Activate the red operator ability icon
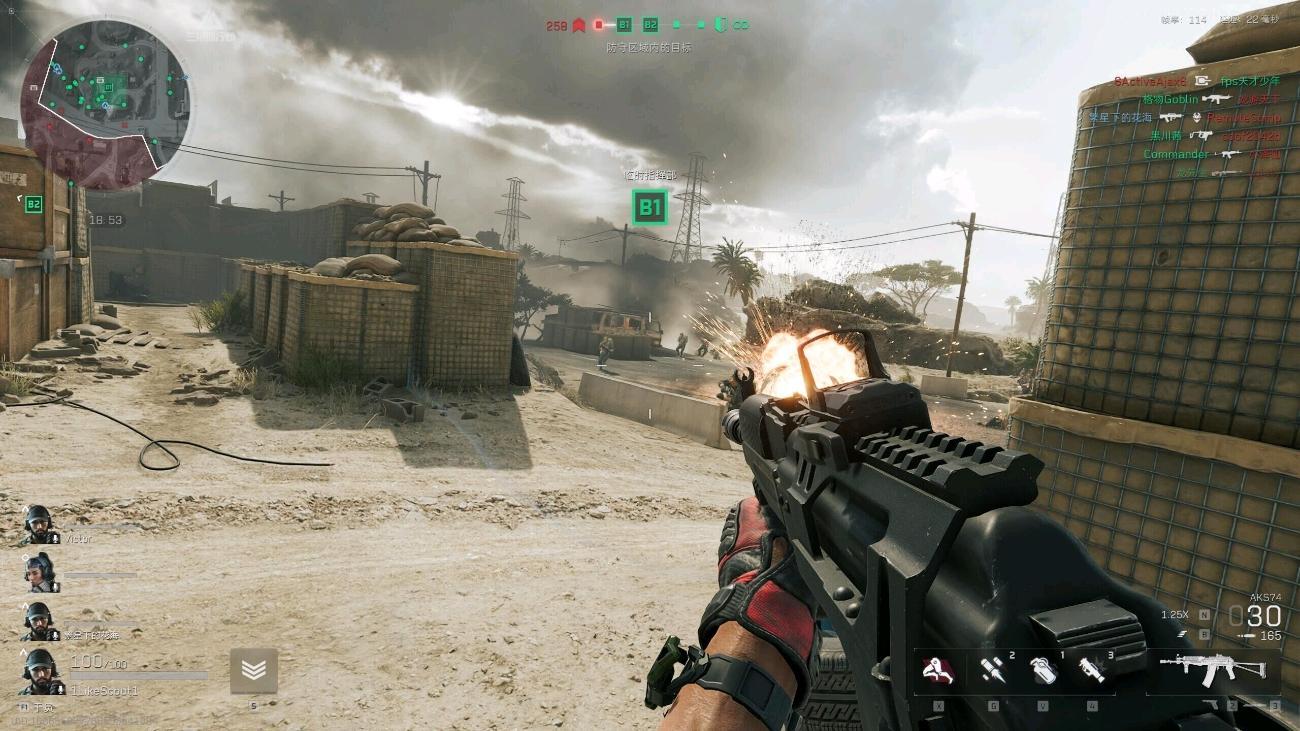This screenshot has height=731, width=1300. (937, 670)
